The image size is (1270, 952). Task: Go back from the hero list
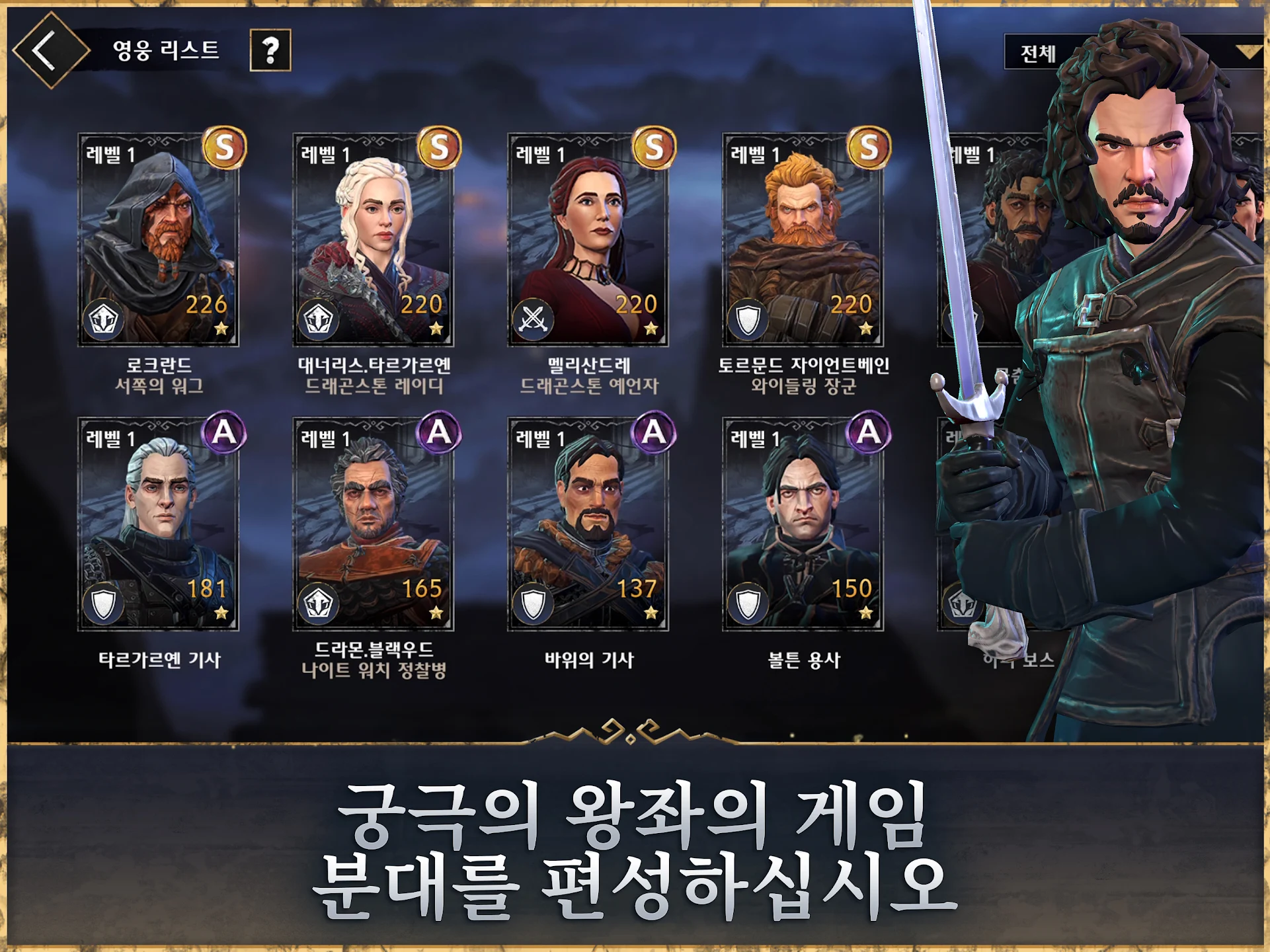point(49,50)
